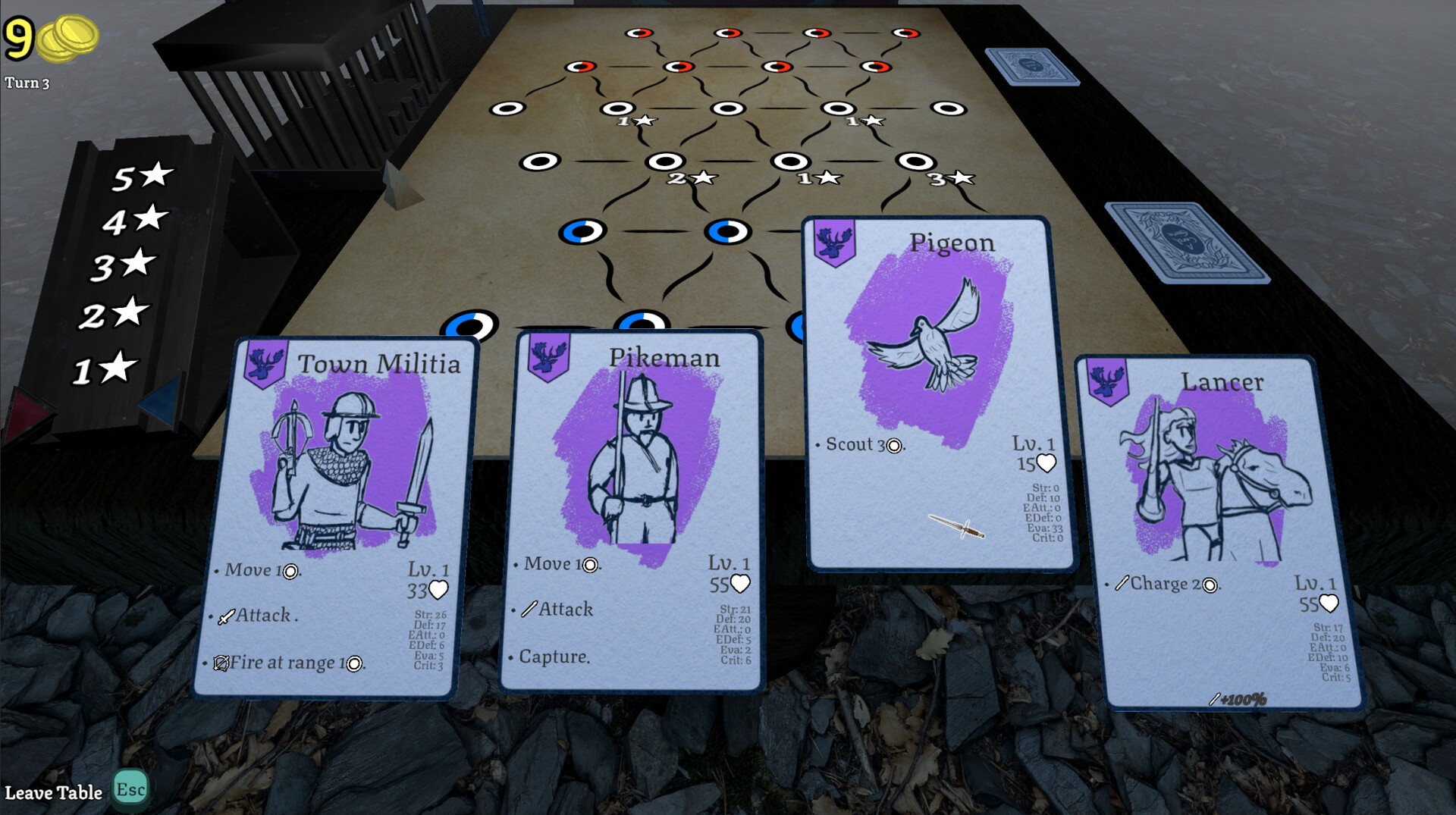Image resolution: width=1456 pixels, height=815 pixels.
Task: Click the heart health icon on Pikeman
Action: tap(741, 582)
